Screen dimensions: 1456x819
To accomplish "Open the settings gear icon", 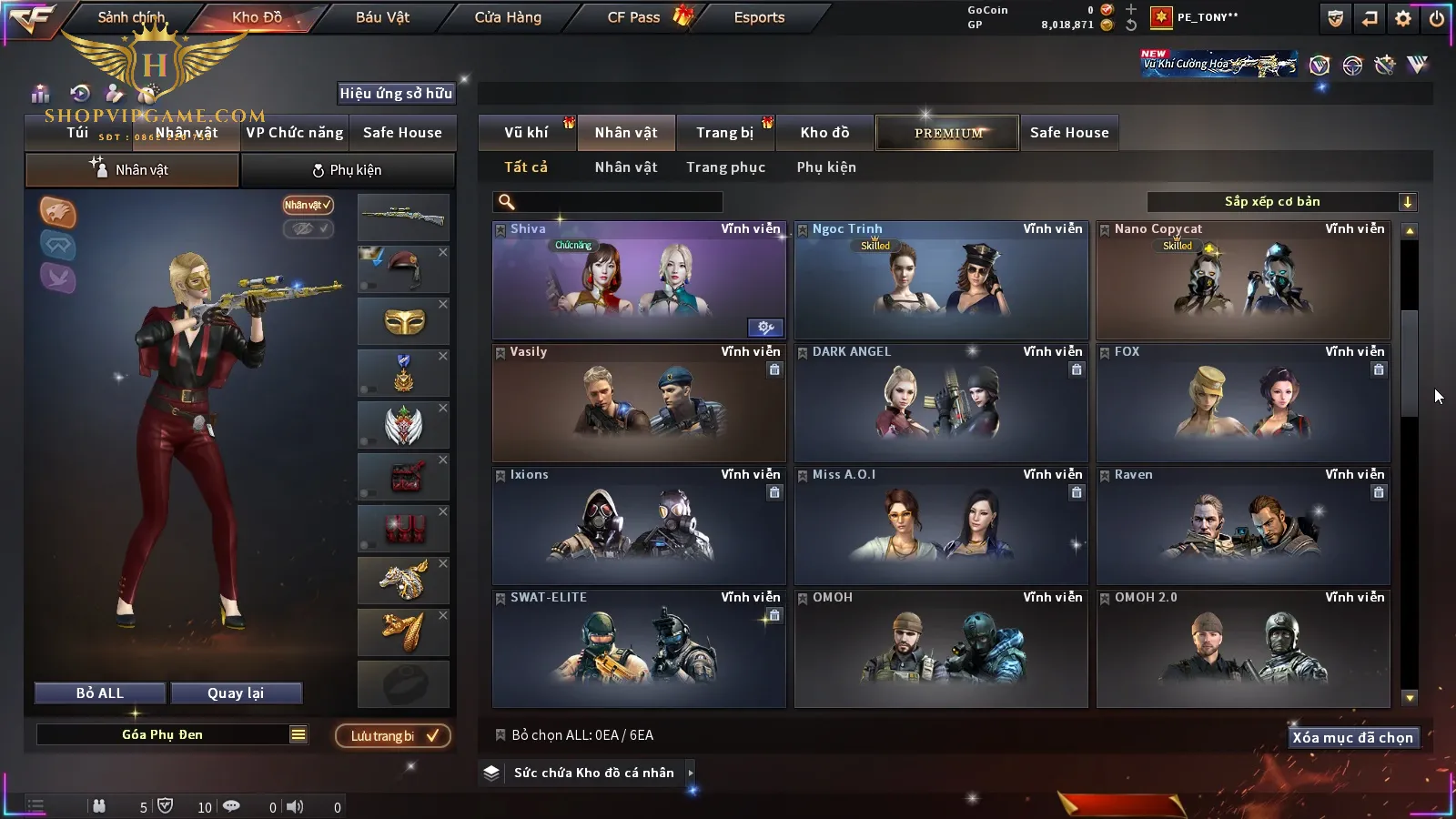I will coord(1403,18).
